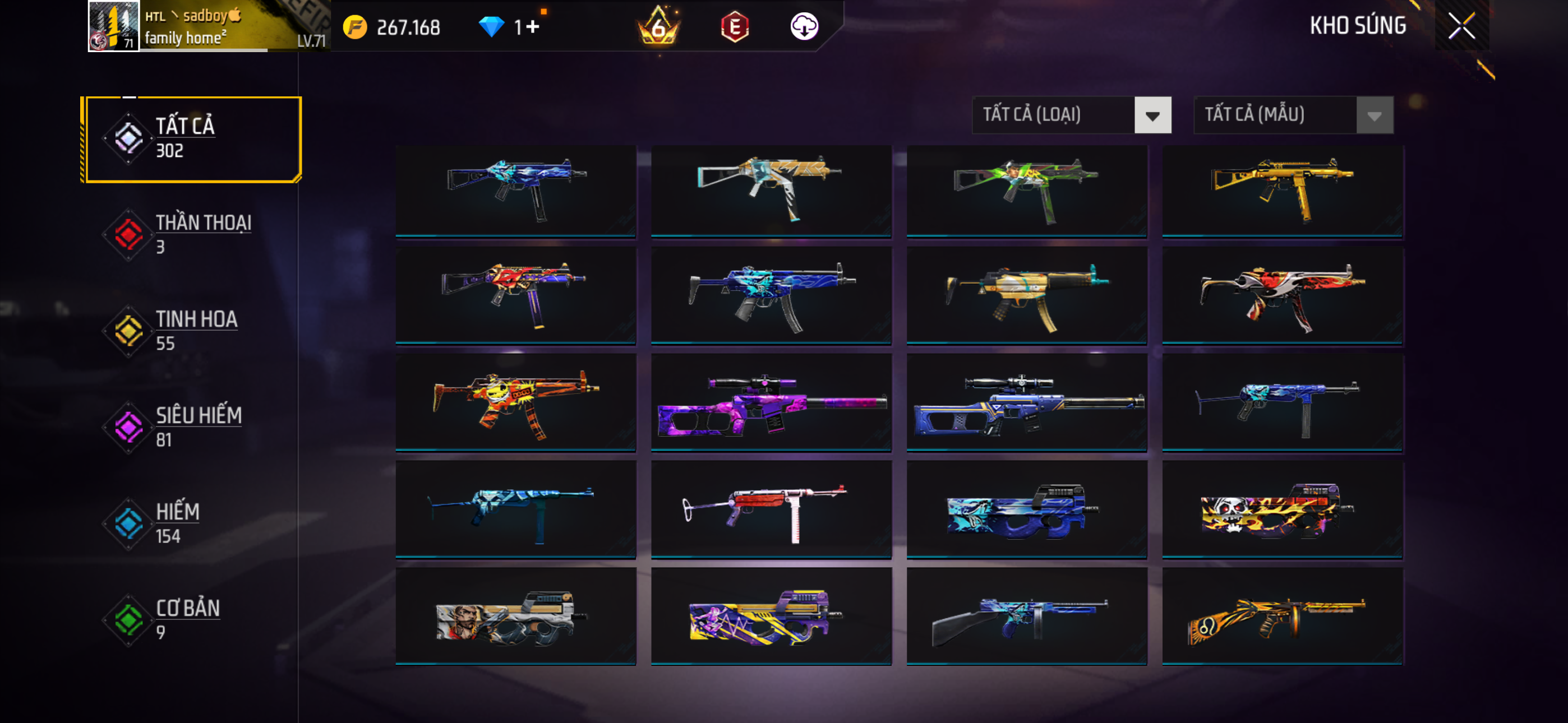Choose the skull and flames P90 skin
1568x723 pixels.
pyautogui.click(x=1282, y=510)
